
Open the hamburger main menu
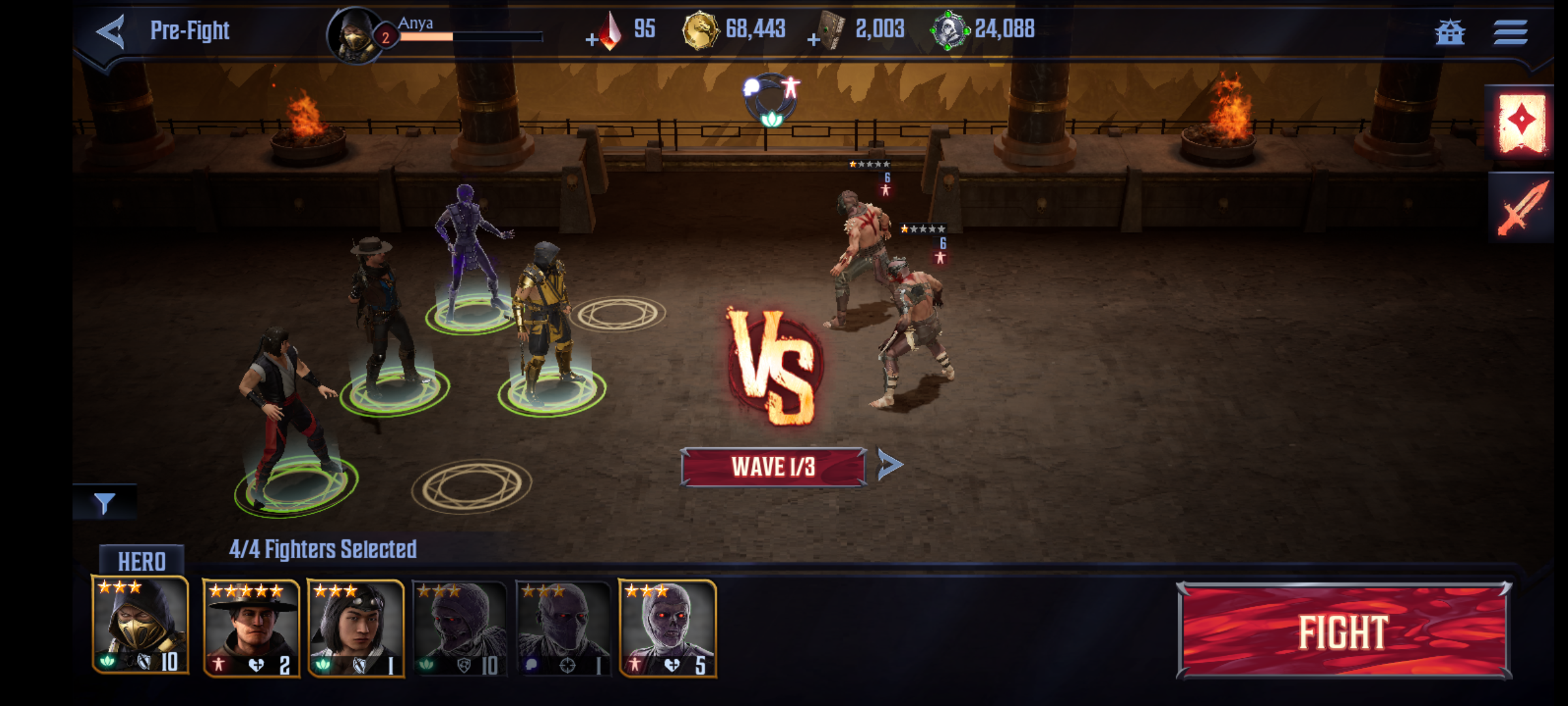tap(1510, 31)
